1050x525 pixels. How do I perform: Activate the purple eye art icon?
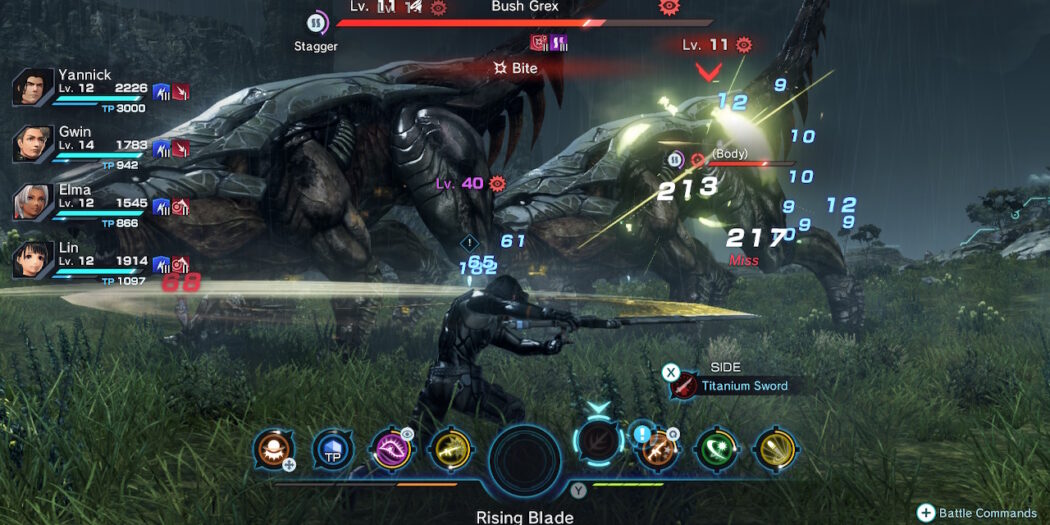click(390, 449)
